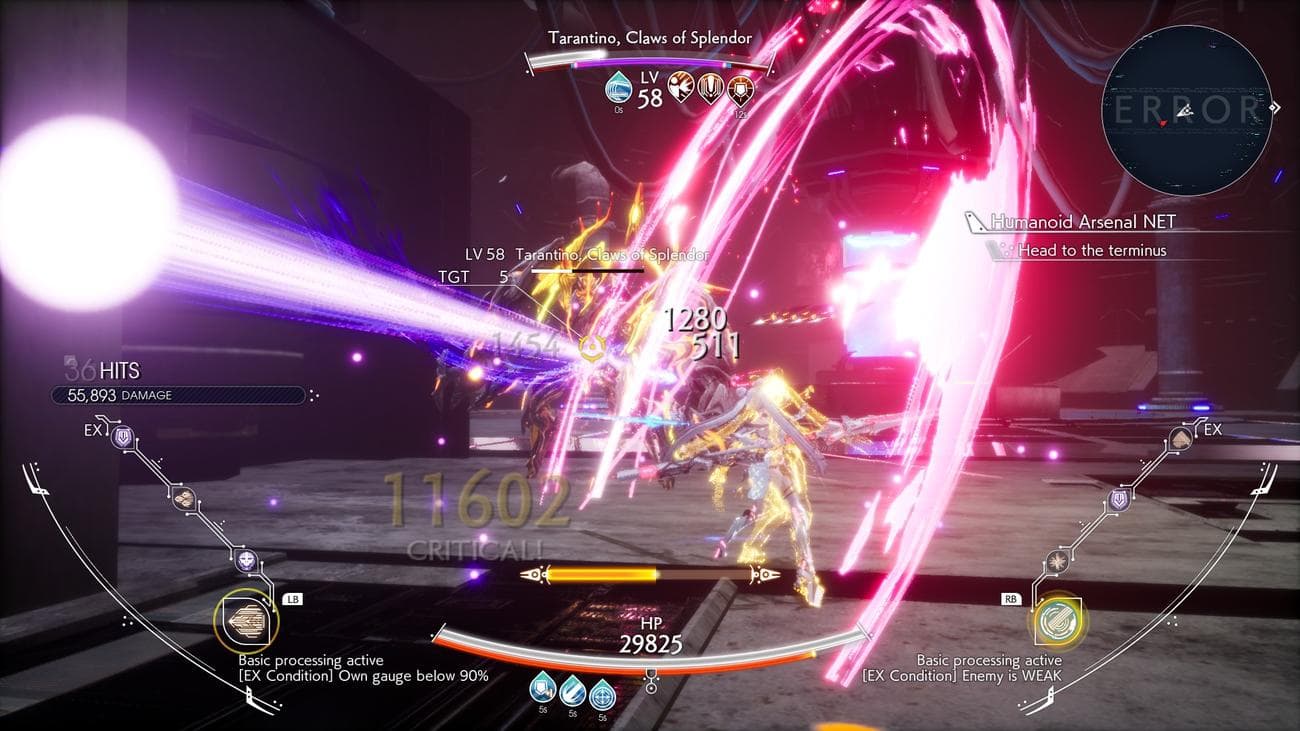Viewport: 1300px width, 731px height.
Task: Click the starburst skill node on the right arc
Action: pyautogui.click(x=1058, y=562)
